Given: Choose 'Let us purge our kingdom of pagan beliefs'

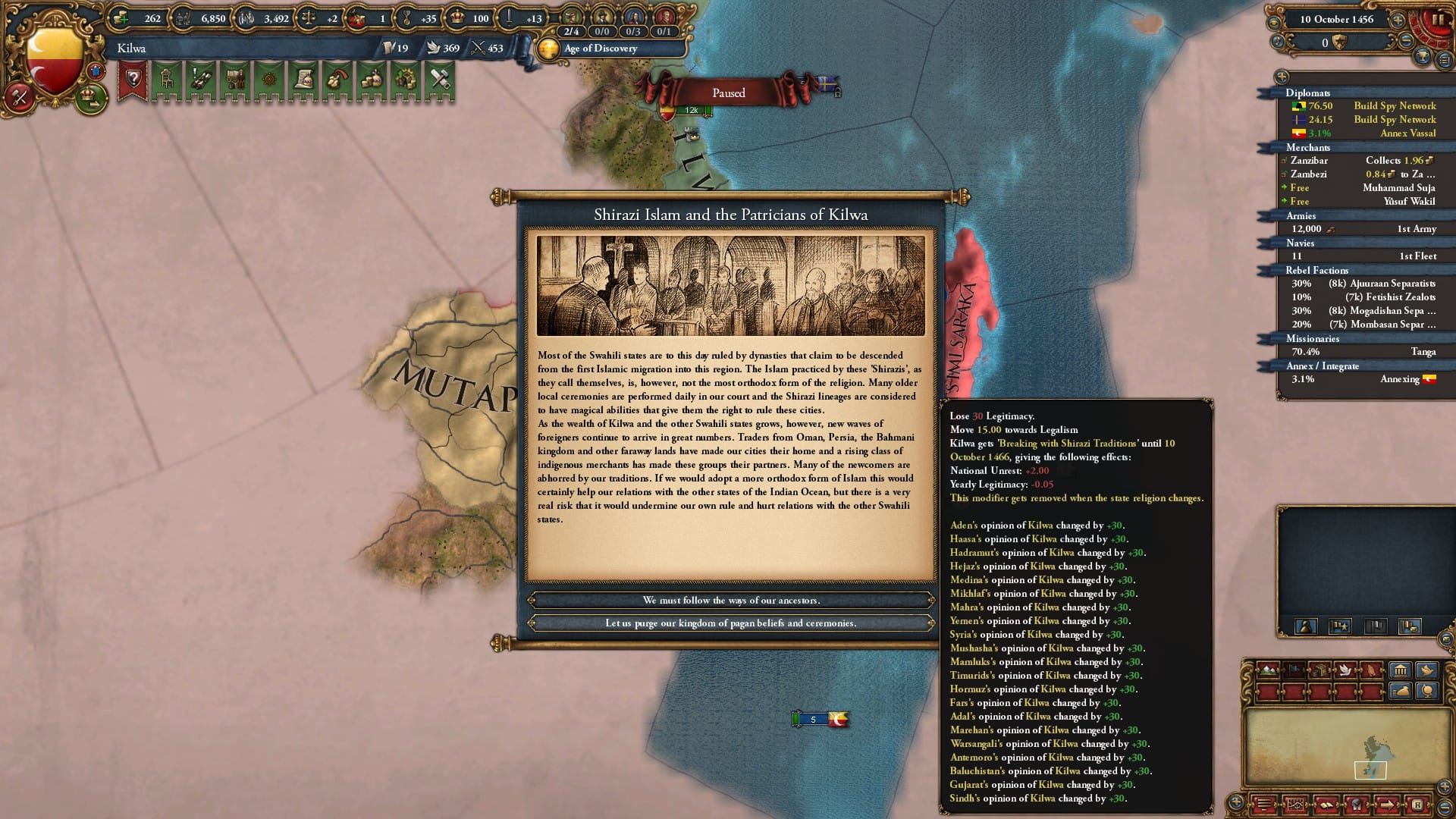Looking at the screenshot, I should [x=730, y=623].
